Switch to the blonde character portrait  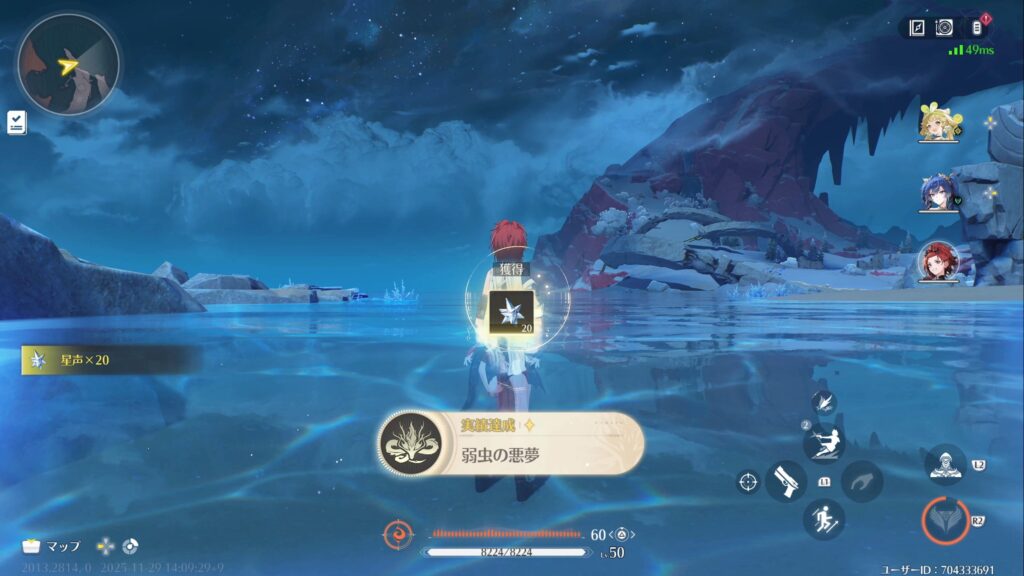pyautogui.click(x=939, y=122)
